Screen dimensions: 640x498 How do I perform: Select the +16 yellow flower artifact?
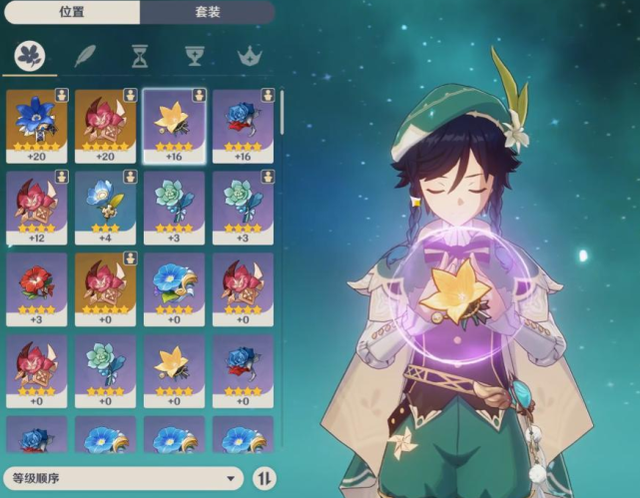point(174,124)
